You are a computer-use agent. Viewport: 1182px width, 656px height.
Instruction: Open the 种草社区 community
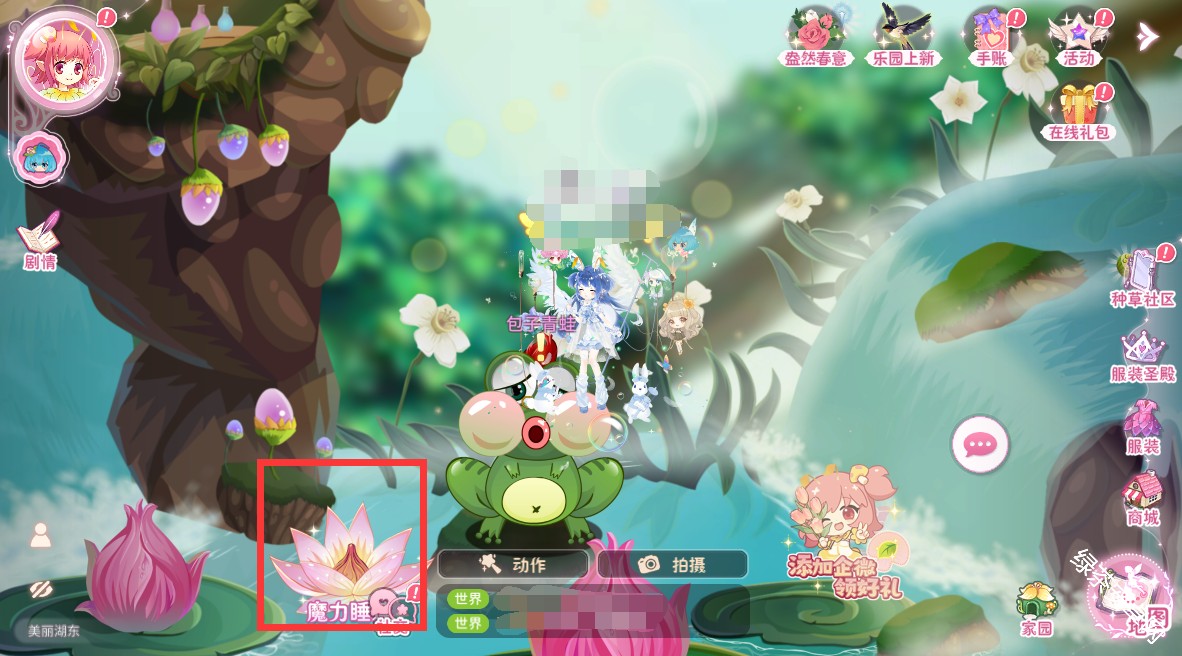pyautogui.click(x=1142, y=277)
